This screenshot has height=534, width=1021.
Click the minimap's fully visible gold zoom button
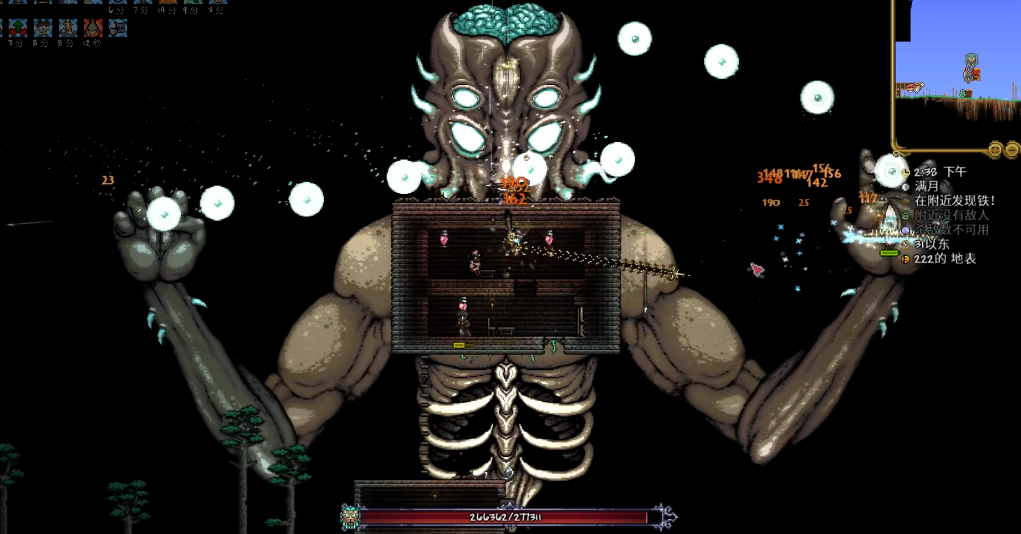tap(996, 150)
